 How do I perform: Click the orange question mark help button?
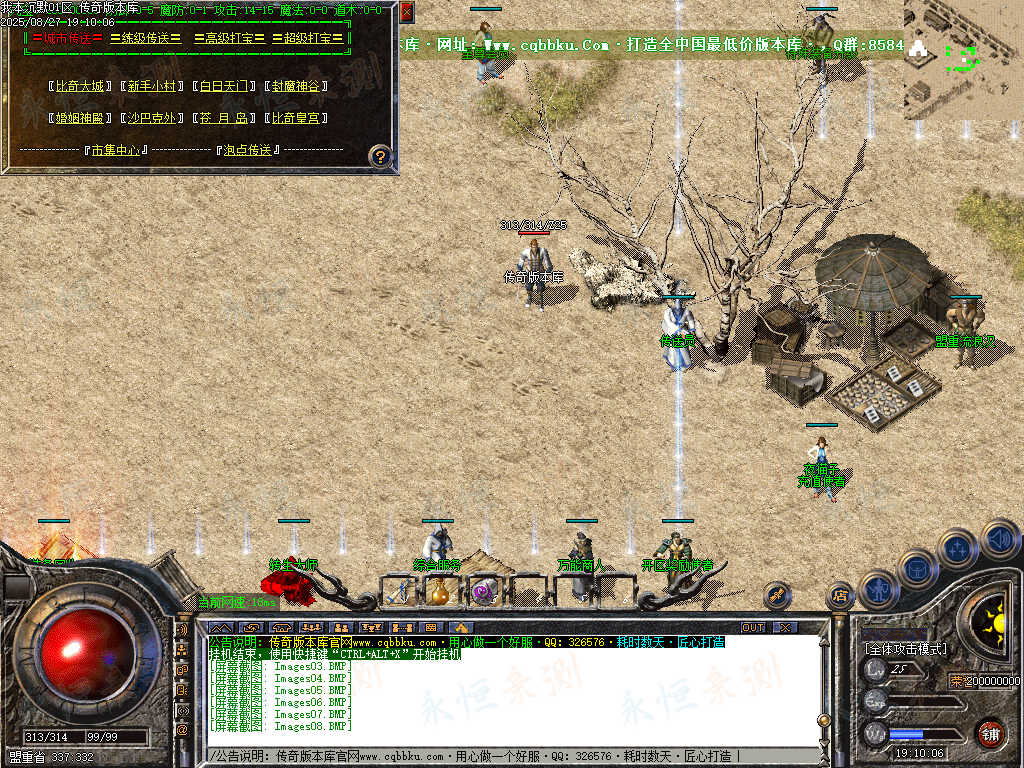click(x=380, y=156)
